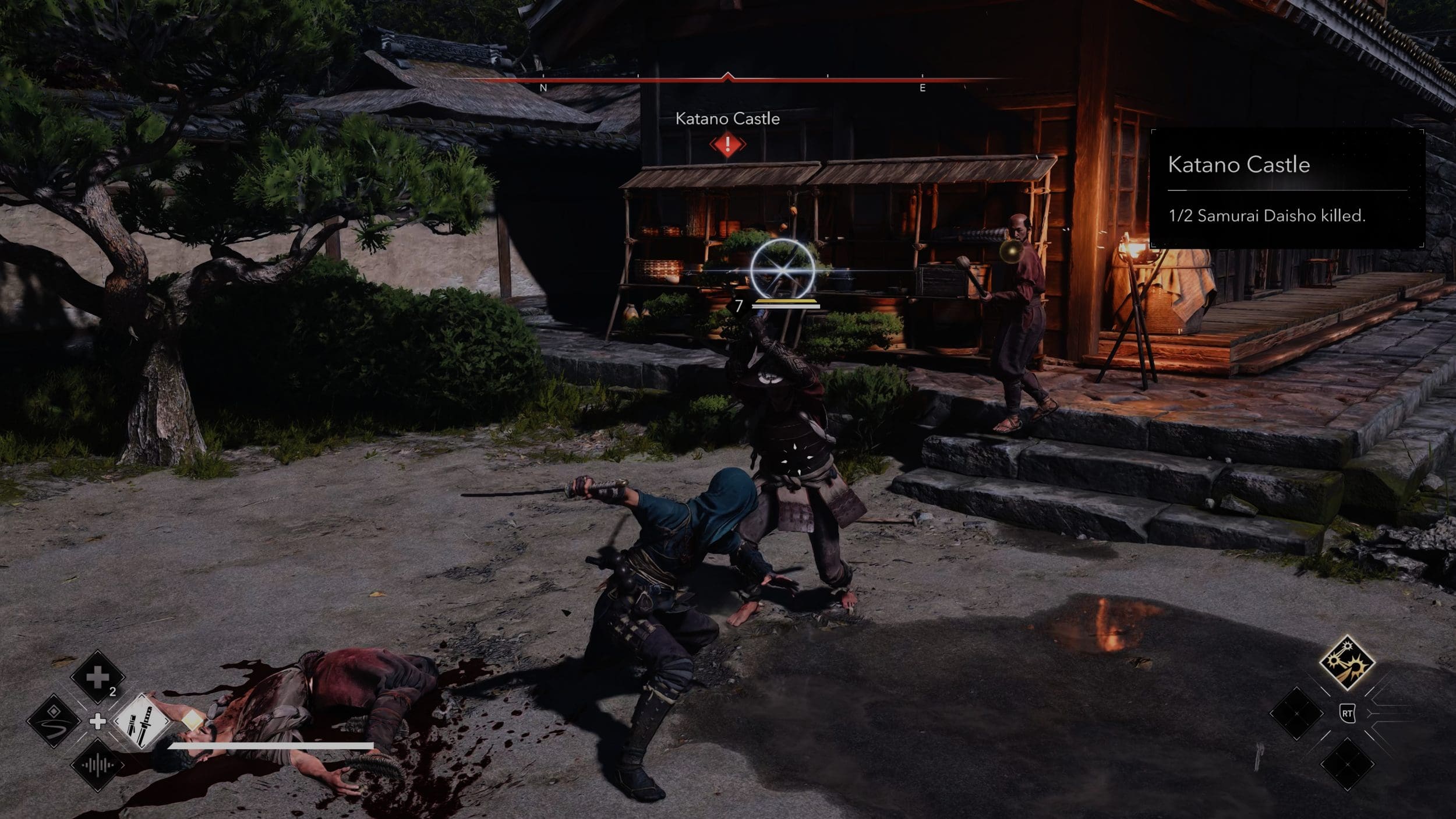Use the healing ration cross icon
1456x819 pixels.
(x=97, y=677)
